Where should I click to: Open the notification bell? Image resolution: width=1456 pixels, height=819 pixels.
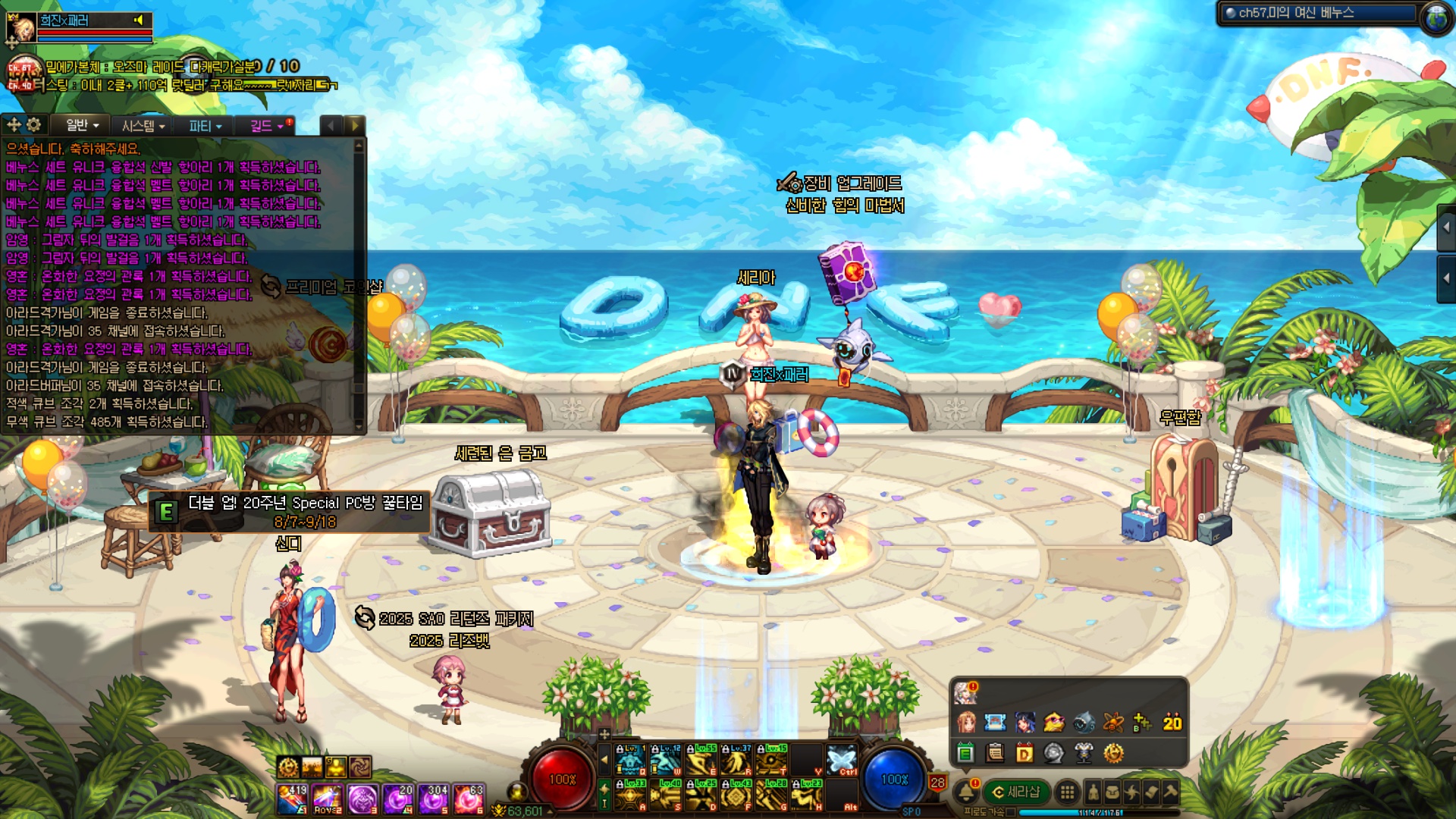[x=966, y=792]
